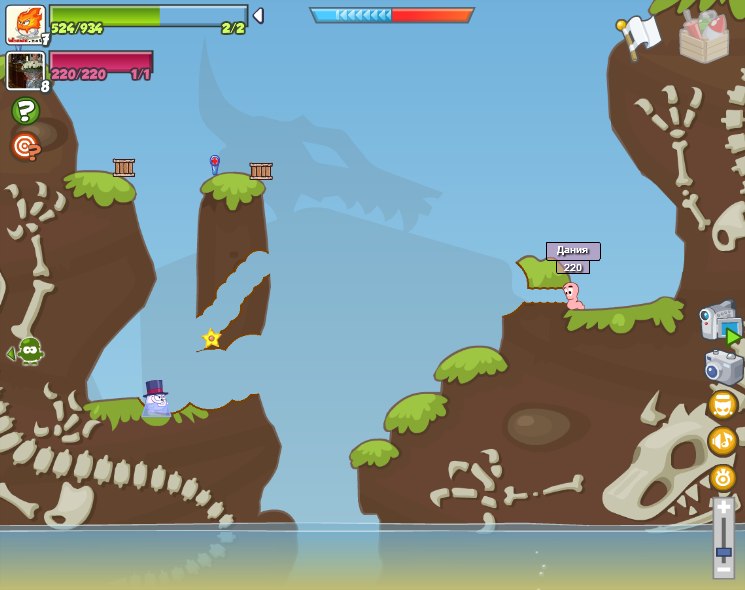Viewport: 745px width, 590px height.
Task: Select the fire mascot player avatar
Action: click(x=25, y=24)
